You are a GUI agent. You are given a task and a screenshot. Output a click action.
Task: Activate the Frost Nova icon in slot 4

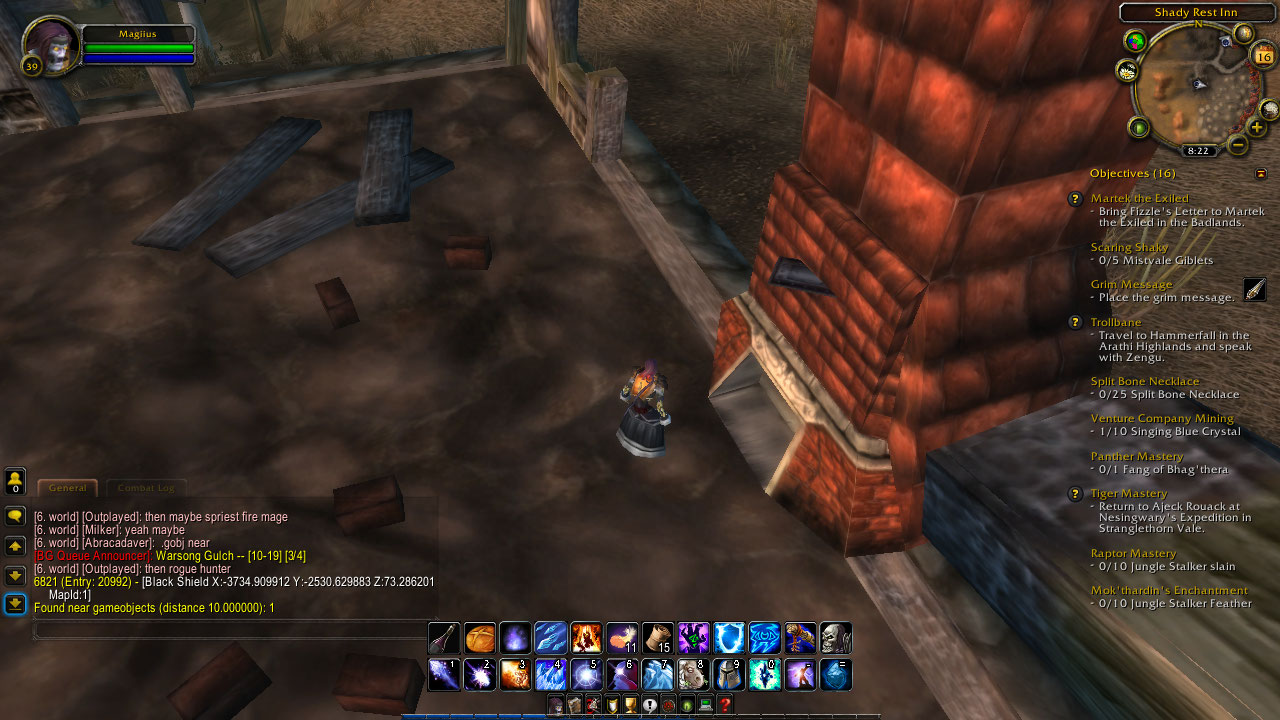click(x=552, y=675)
